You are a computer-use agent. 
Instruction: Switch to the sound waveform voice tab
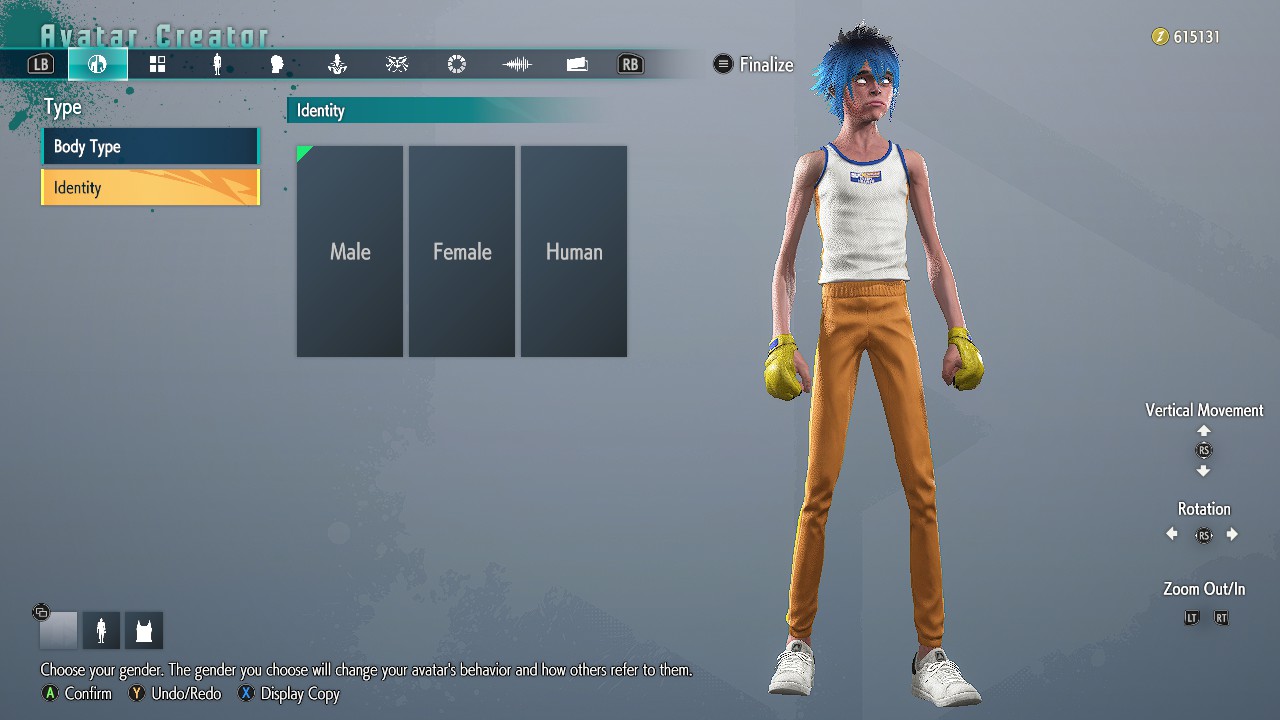click(517, 65)
